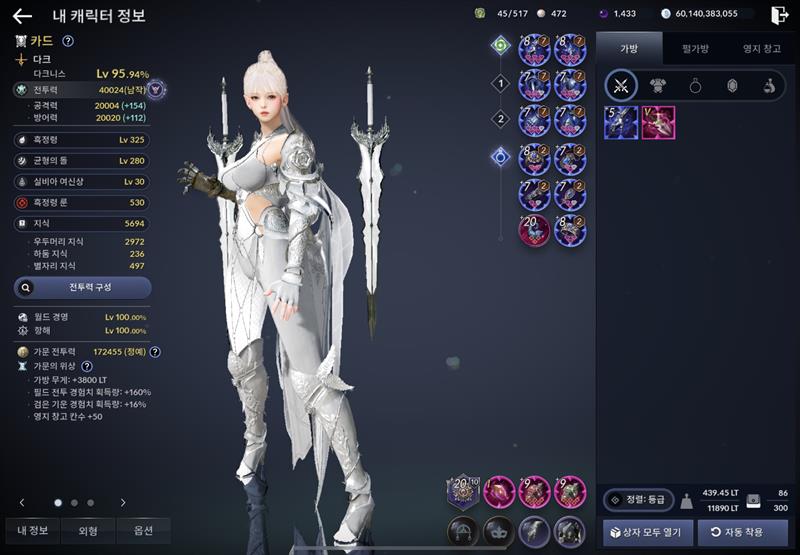
Task: Open the 옵션 tab
Action: point(142,531)
